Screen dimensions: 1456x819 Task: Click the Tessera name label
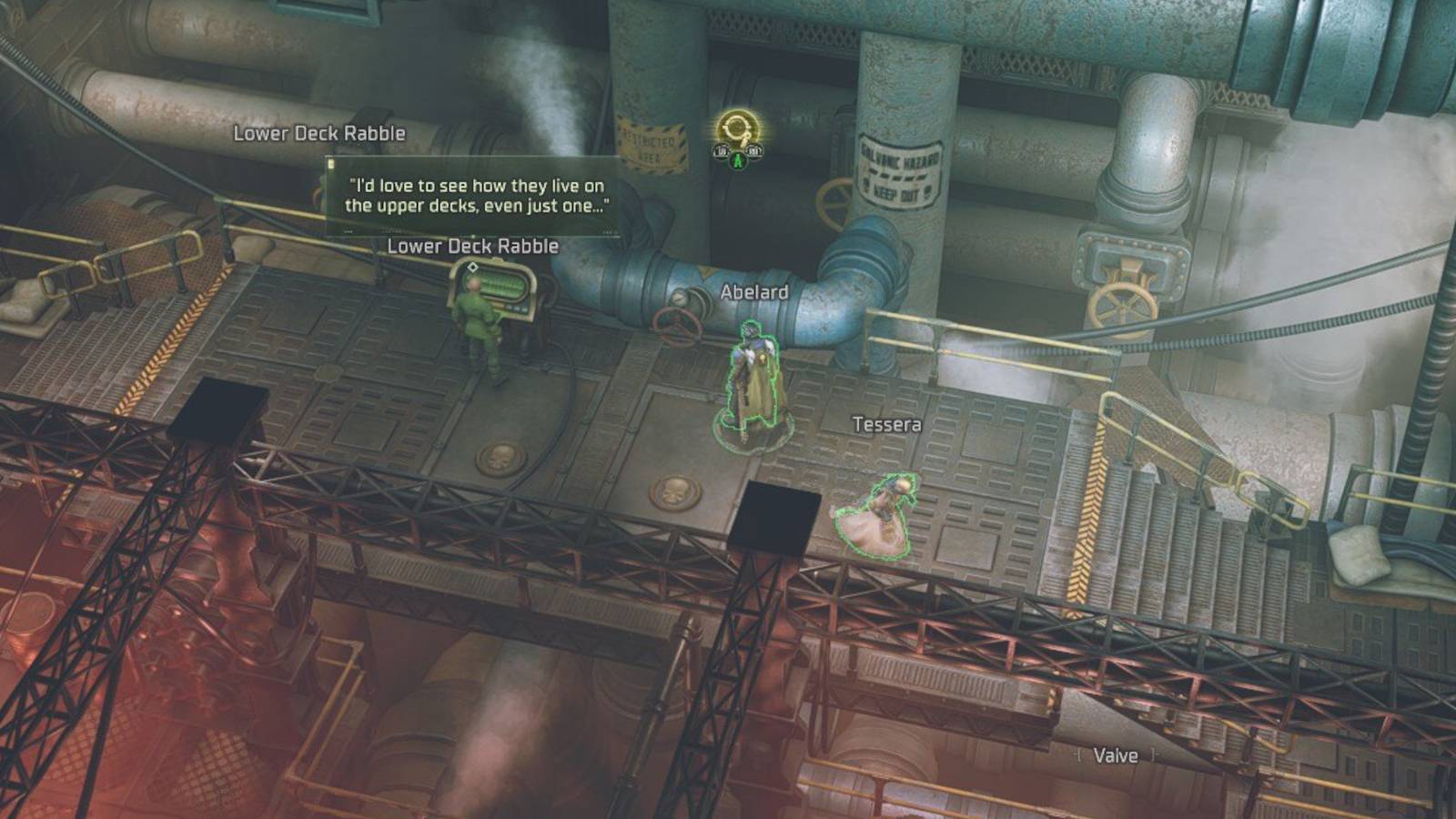pos(886,423)
